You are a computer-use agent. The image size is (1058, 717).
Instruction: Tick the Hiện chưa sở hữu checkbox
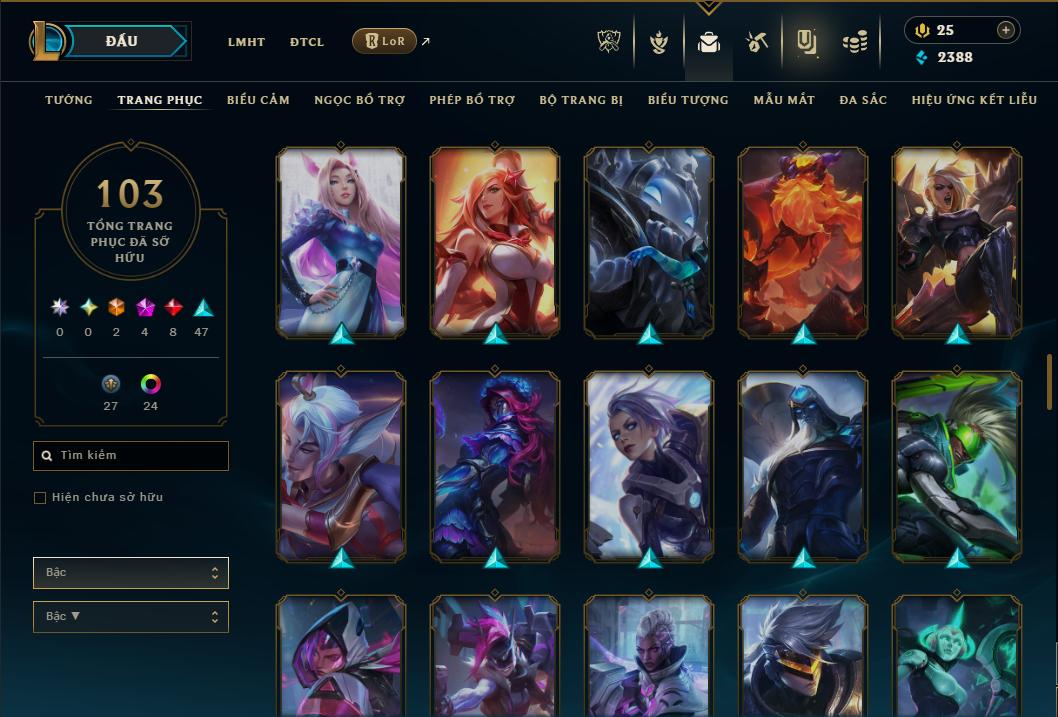click(x=40, y=498)
